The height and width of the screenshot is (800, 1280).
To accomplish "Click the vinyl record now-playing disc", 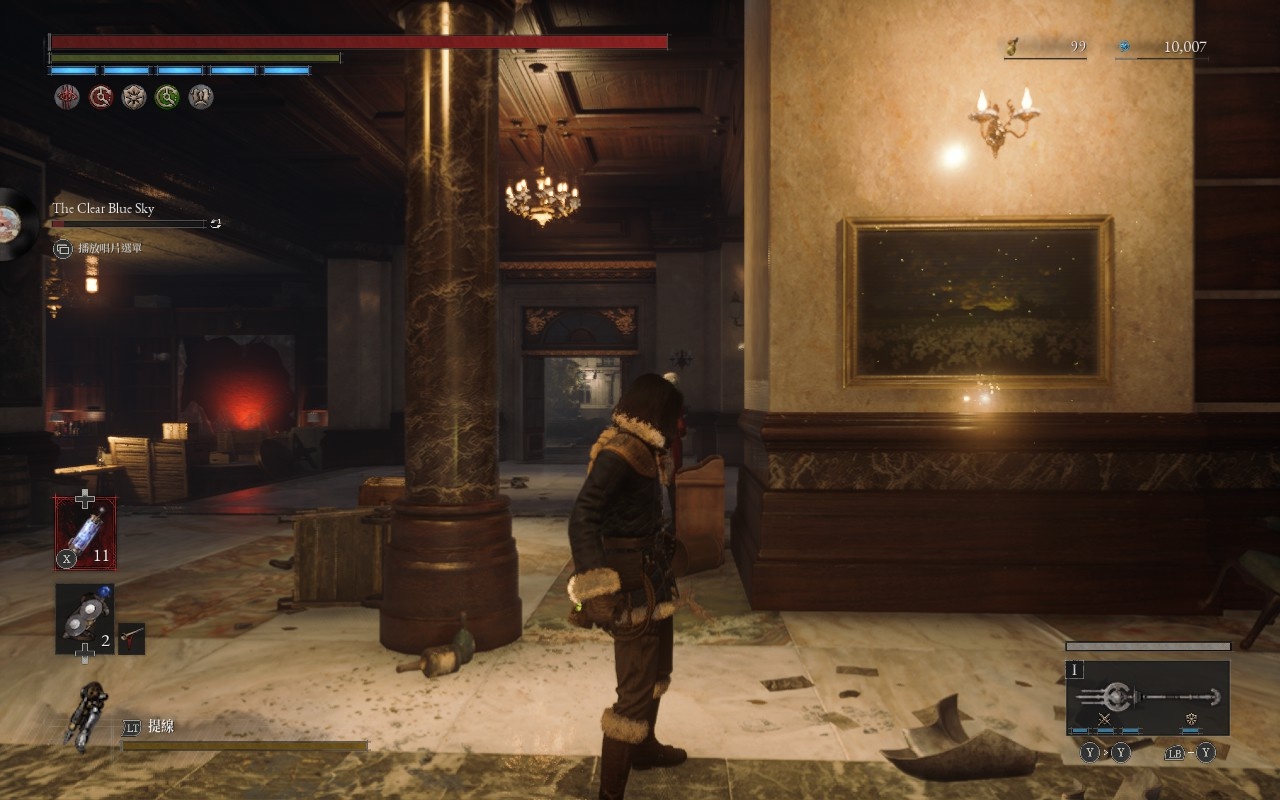I will point(15,224).
